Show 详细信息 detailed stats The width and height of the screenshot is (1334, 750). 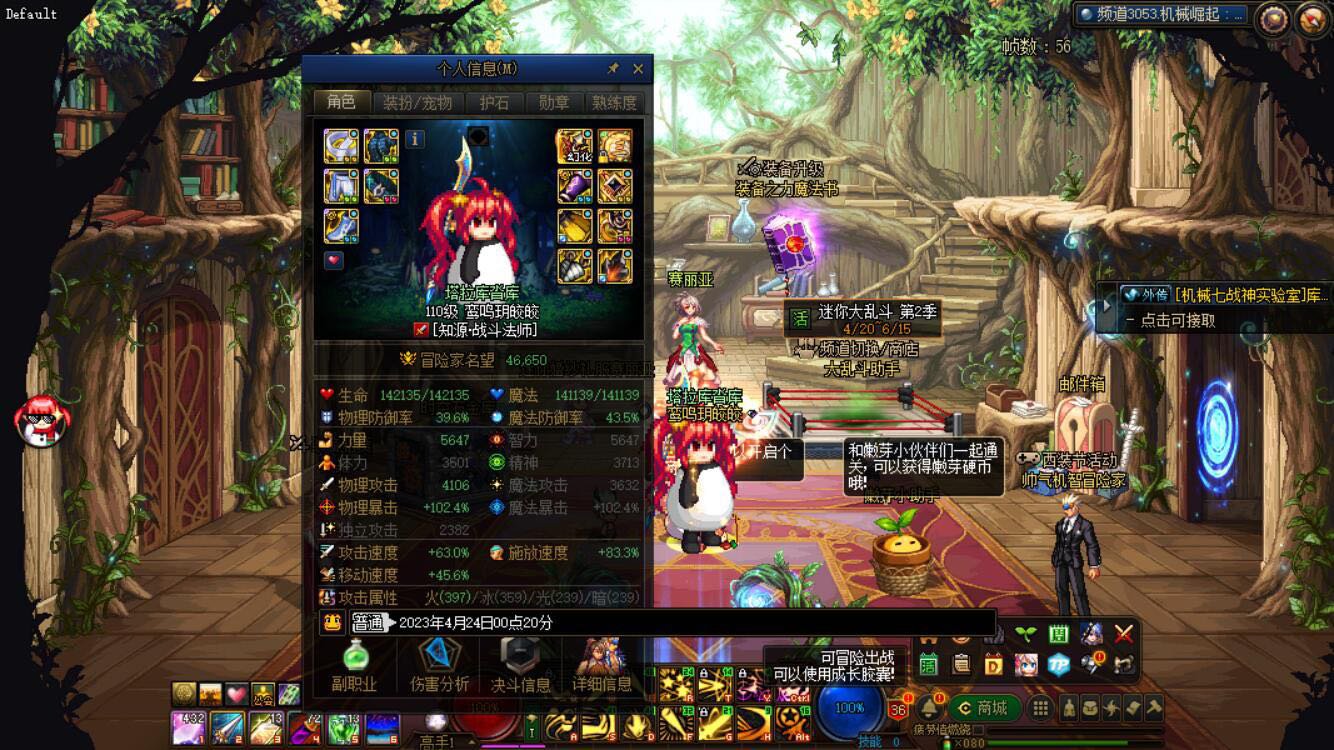(602, 664)
